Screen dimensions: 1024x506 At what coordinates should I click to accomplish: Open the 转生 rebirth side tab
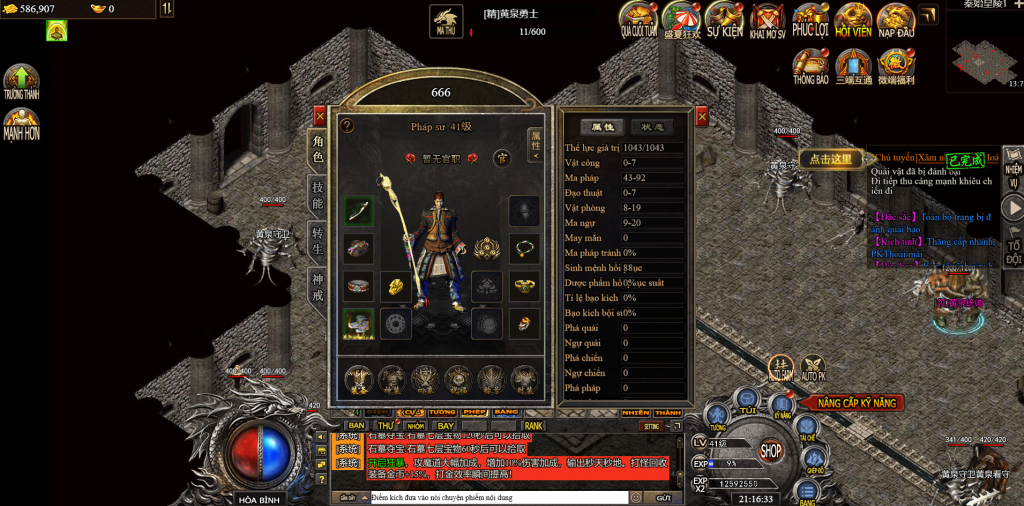(x=318, y=241)
